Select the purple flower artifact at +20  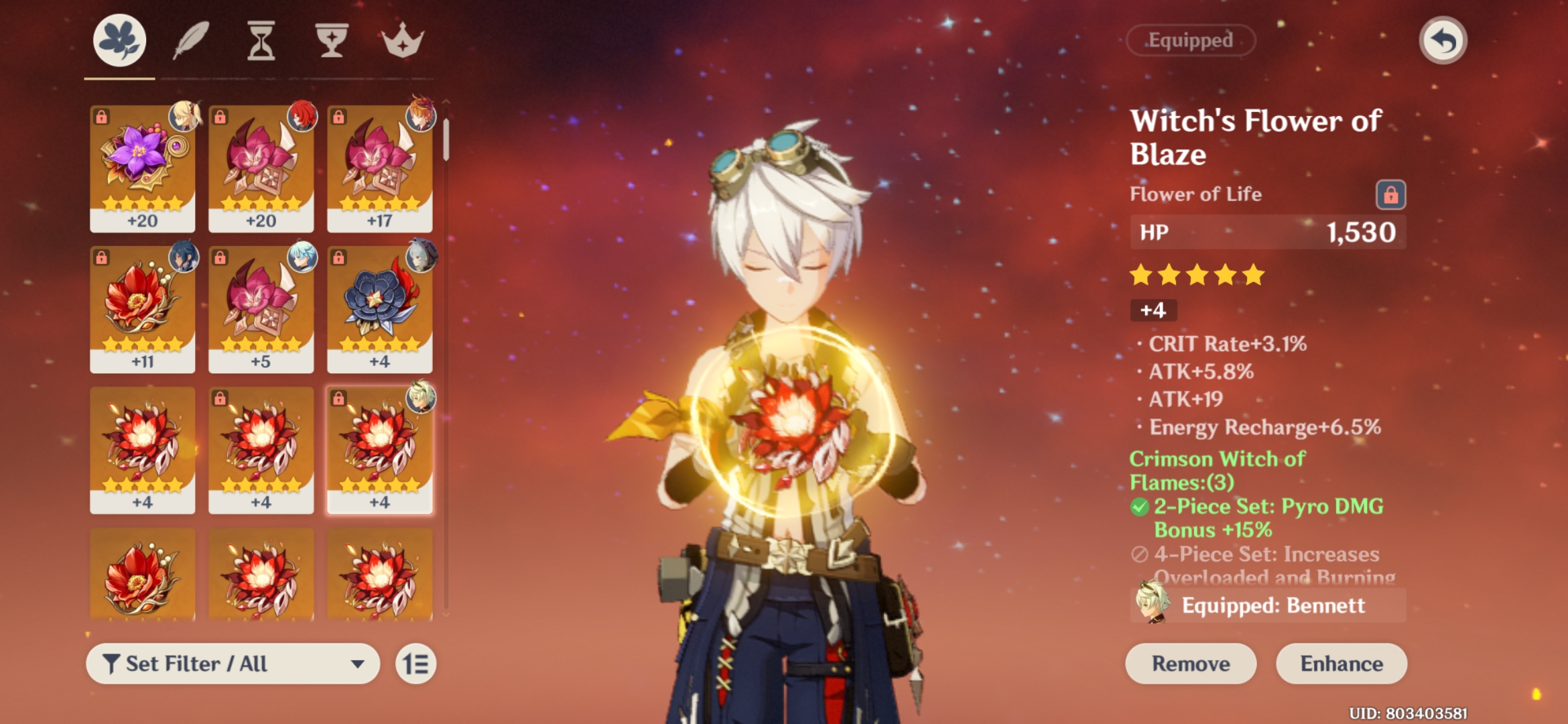[x=142, y=168]
